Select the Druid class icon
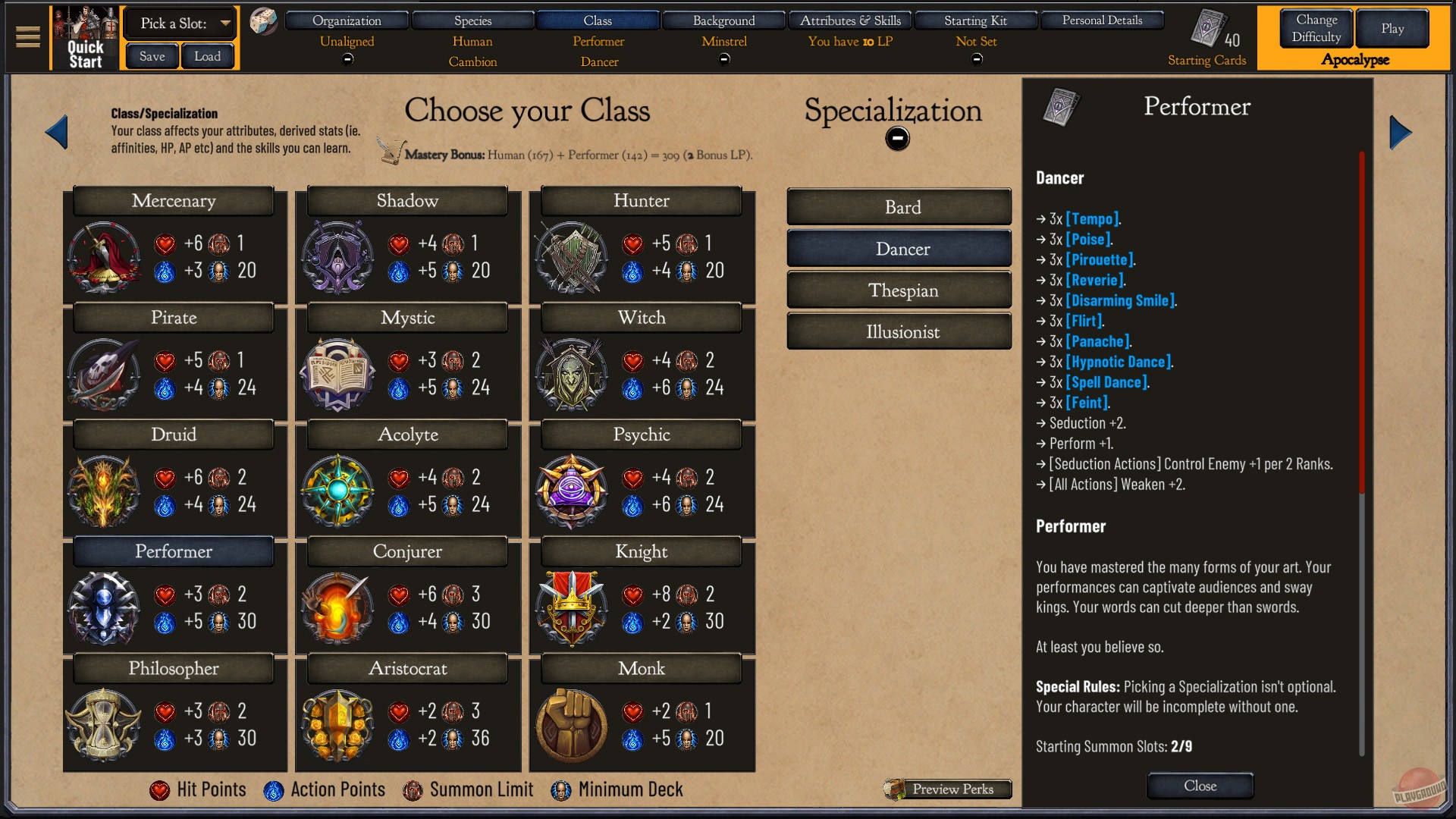This screenshot has height=819, width=1456. pyautogui.click(x=104, y=491)
